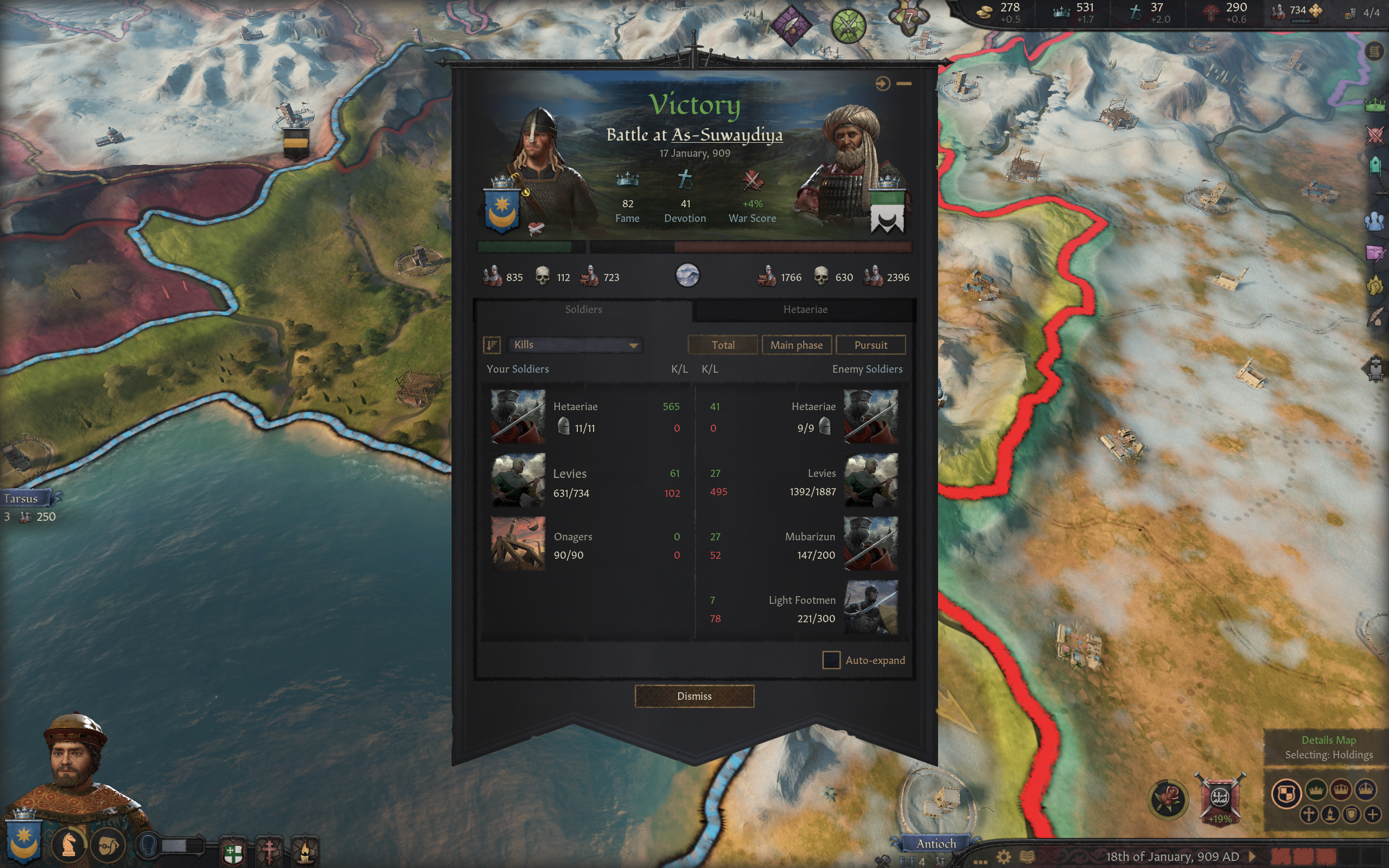The image size is (1389, 868).
Task: Switch to the Hetaeriae tab
Action: coord(805,309)
